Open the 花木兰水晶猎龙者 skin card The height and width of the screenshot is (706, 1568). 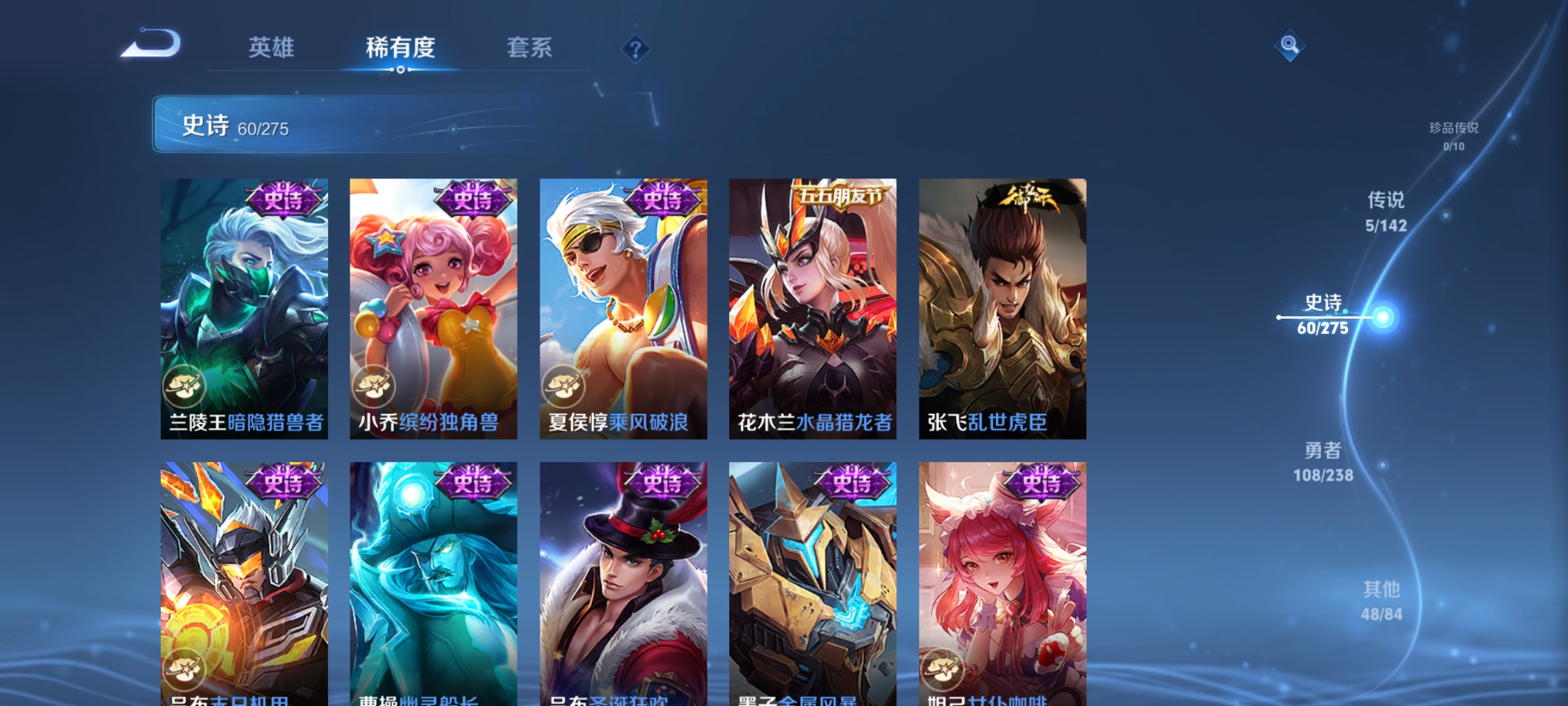pos(812,307)
